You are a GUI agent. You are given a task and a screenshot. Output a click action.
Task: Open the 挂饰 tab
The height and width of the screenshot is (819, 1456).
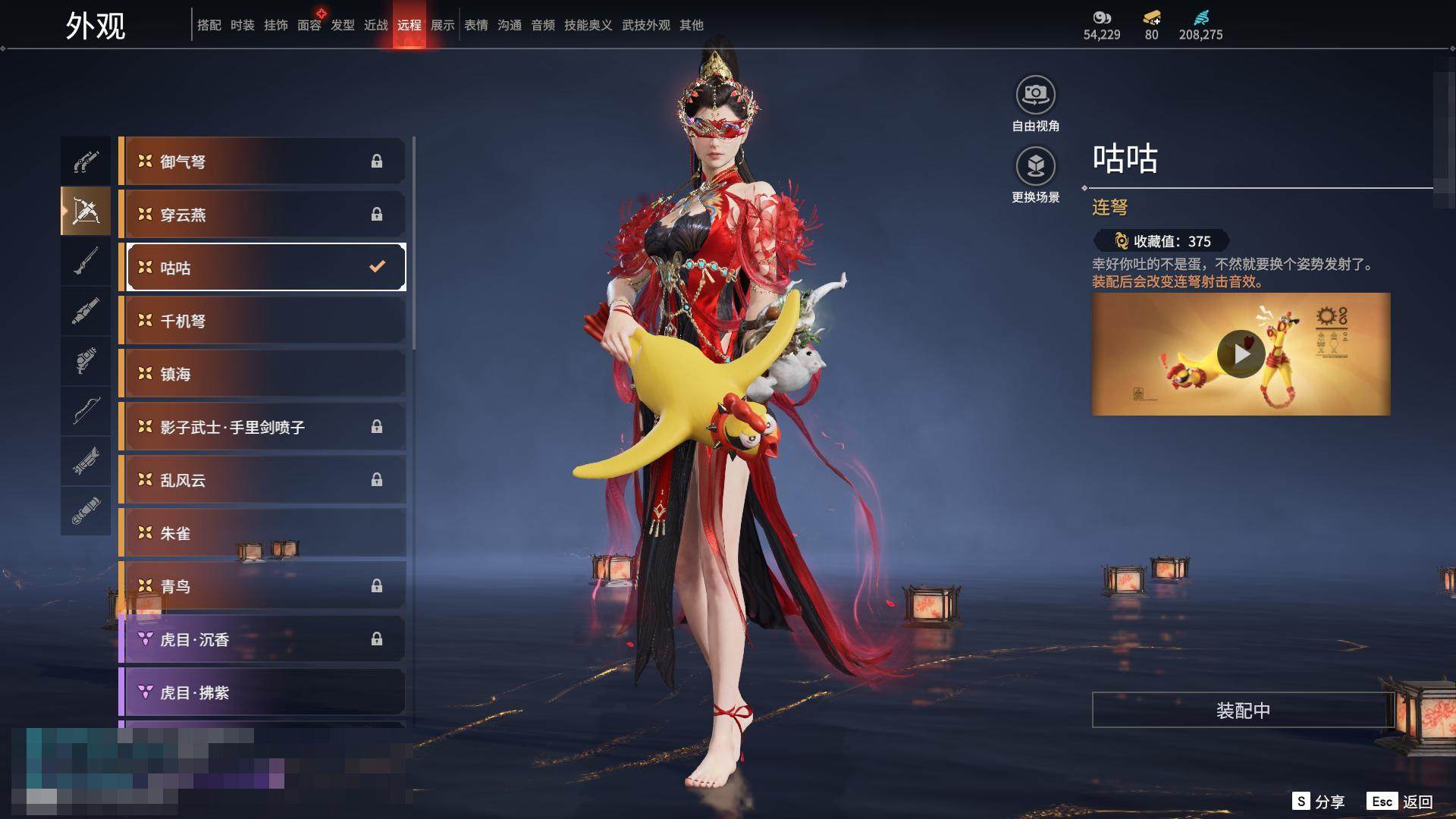(276, 25)
